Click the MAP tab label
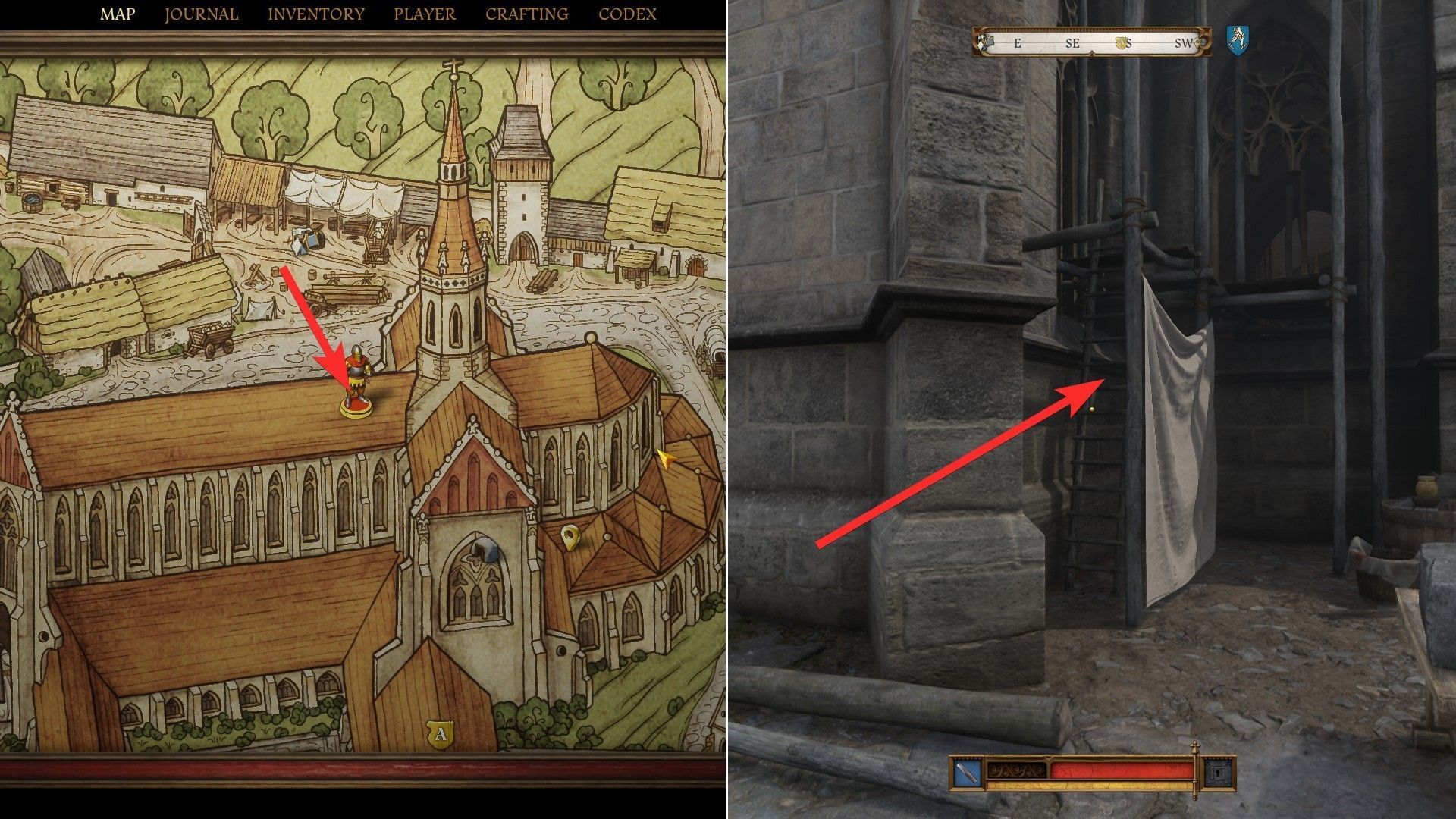Screen dimensions: 1456x819 pyautogui.click(x=118, y=13)
